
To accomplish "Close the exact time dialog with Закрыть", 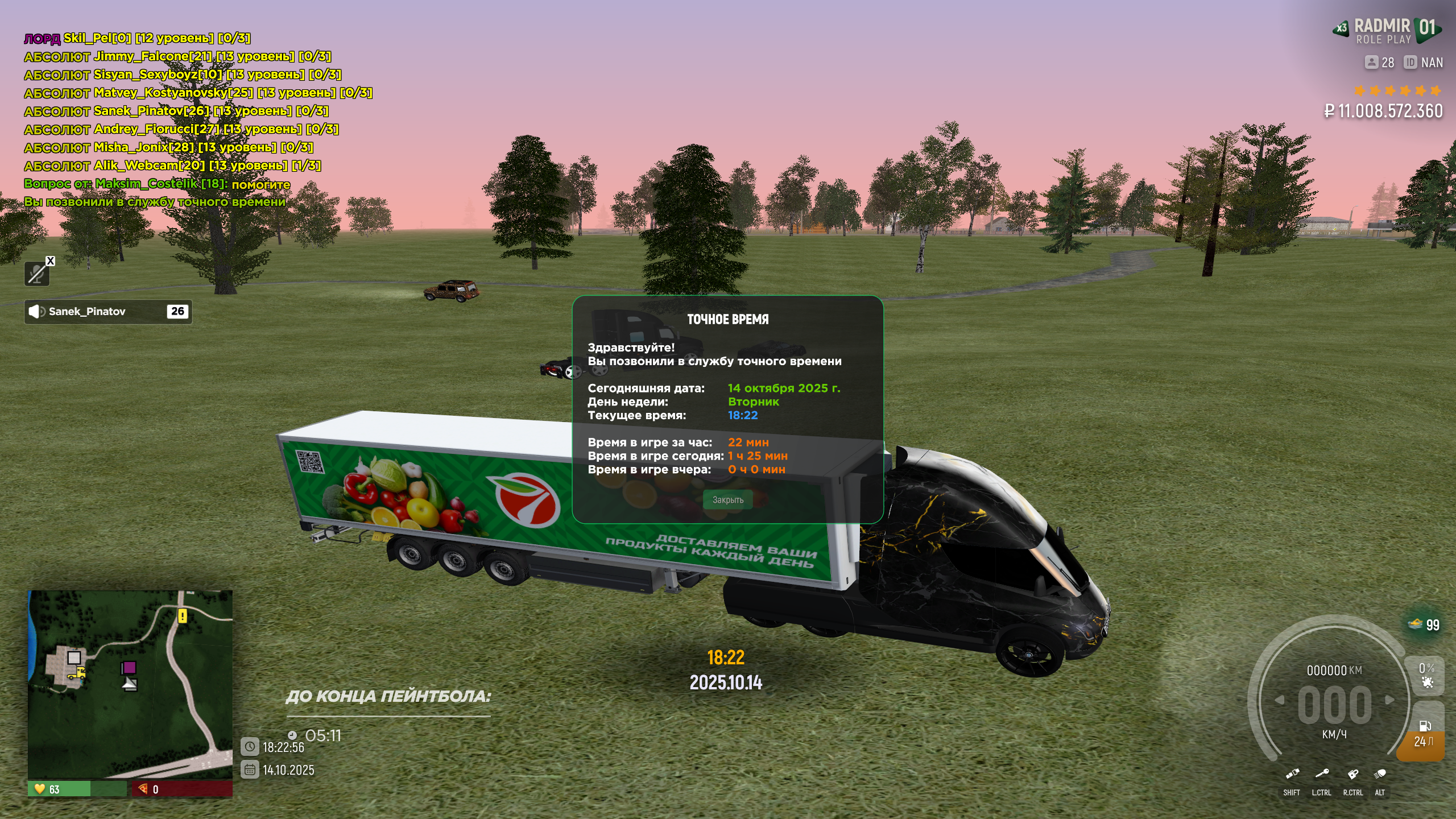I will tap(727, 500).
